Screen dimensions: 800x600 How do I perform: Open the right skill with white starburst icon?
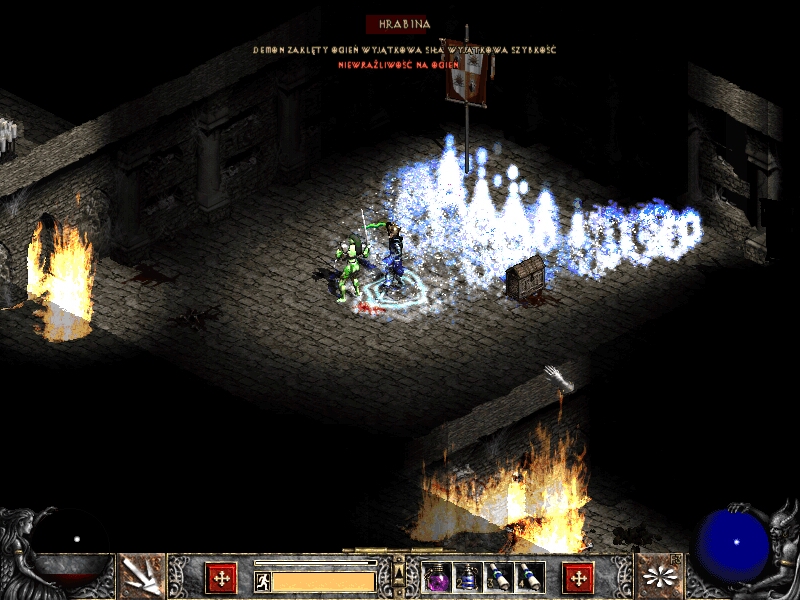(660, 576)
